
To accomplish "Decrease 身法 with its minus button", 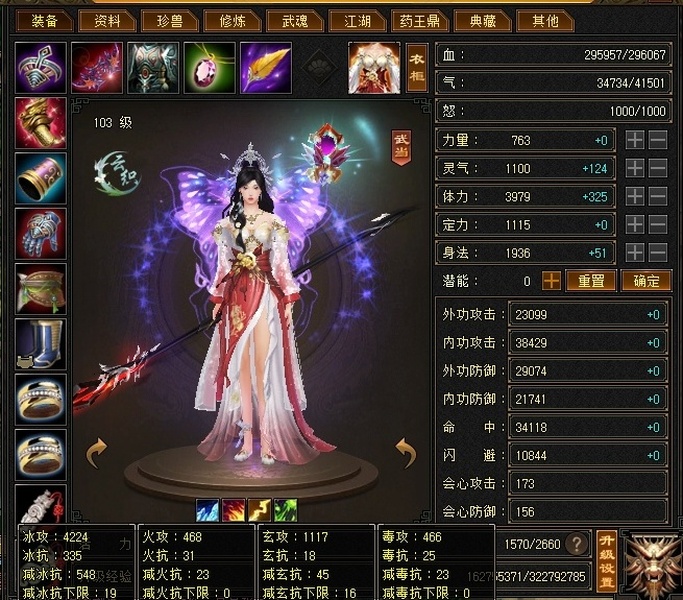I will point(658,253).
